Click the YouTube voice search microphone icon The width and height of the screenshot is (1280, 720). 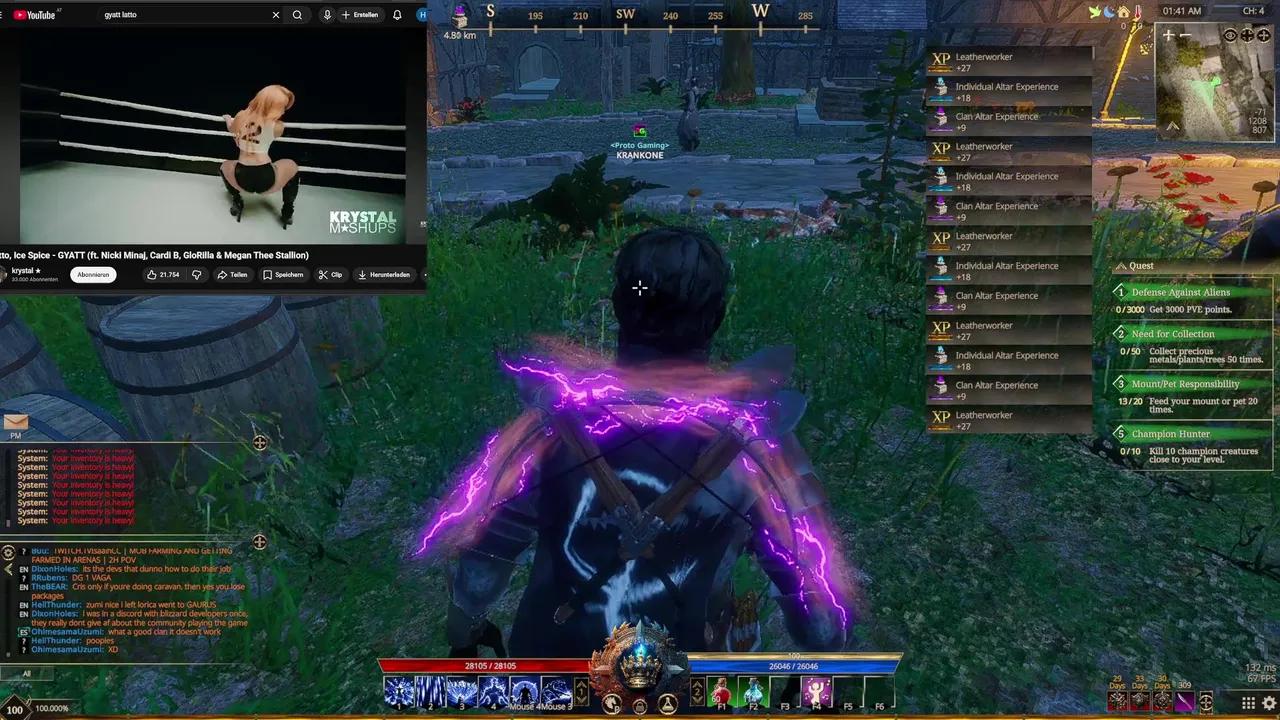click(x=327, y=14)
